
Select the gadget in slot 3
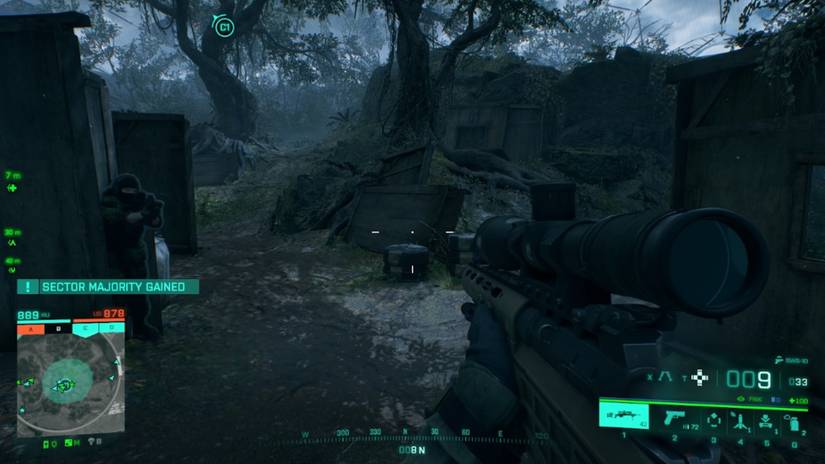(714, 420)
